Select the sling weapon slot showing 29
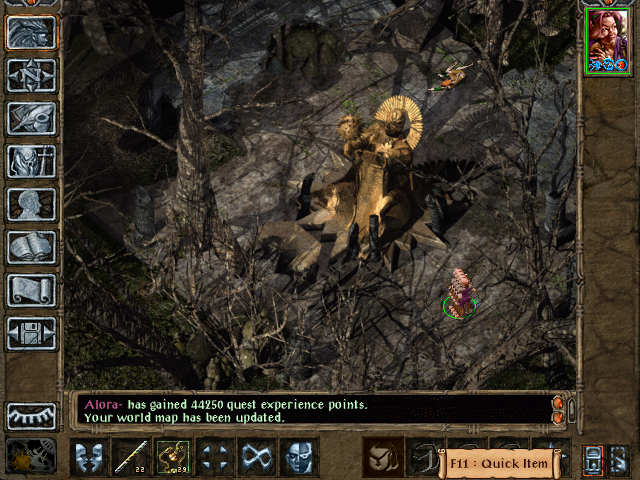 click(x=173, y=457)
